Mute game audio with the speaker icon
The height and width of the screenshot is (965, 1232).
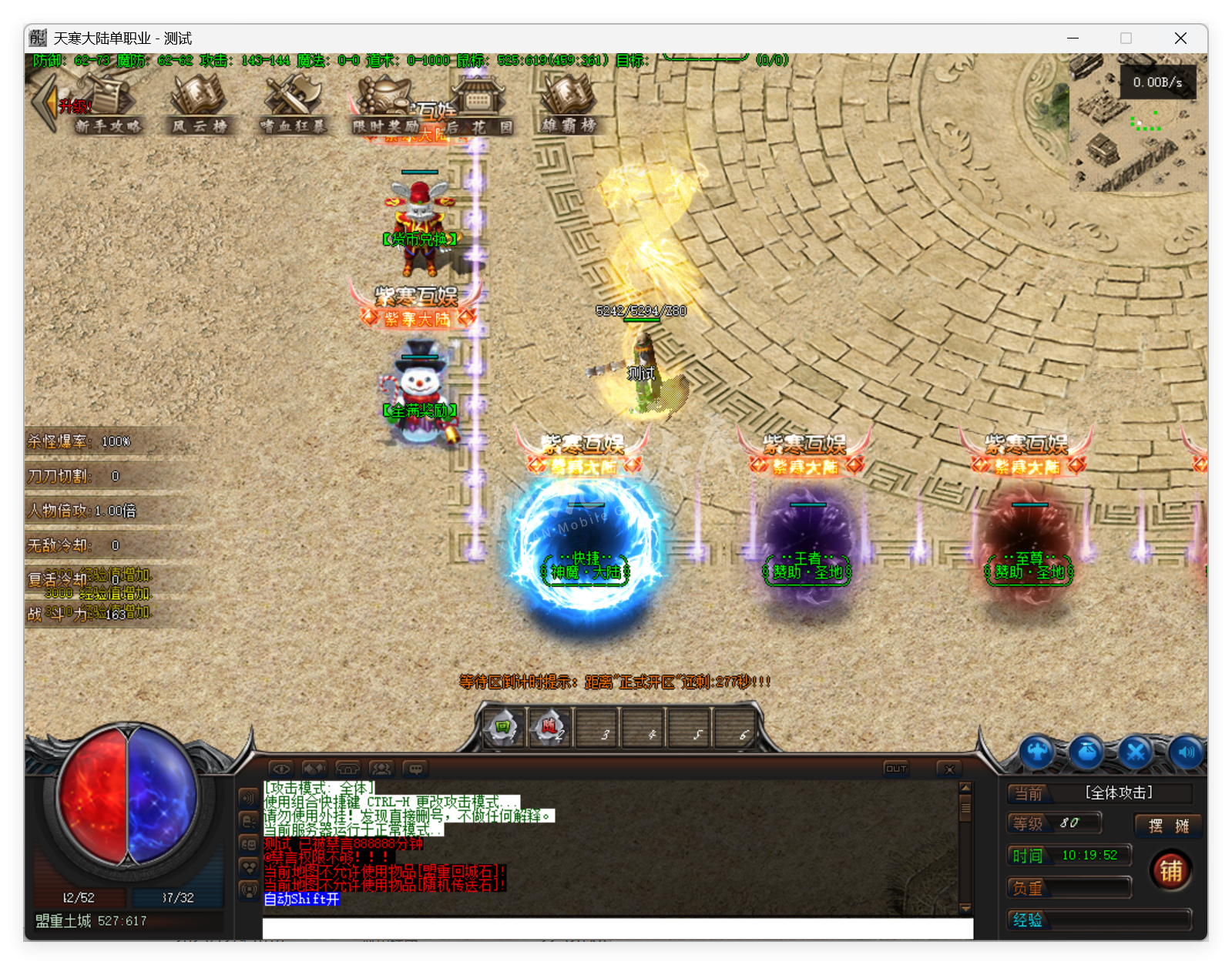pos(1187,752)
